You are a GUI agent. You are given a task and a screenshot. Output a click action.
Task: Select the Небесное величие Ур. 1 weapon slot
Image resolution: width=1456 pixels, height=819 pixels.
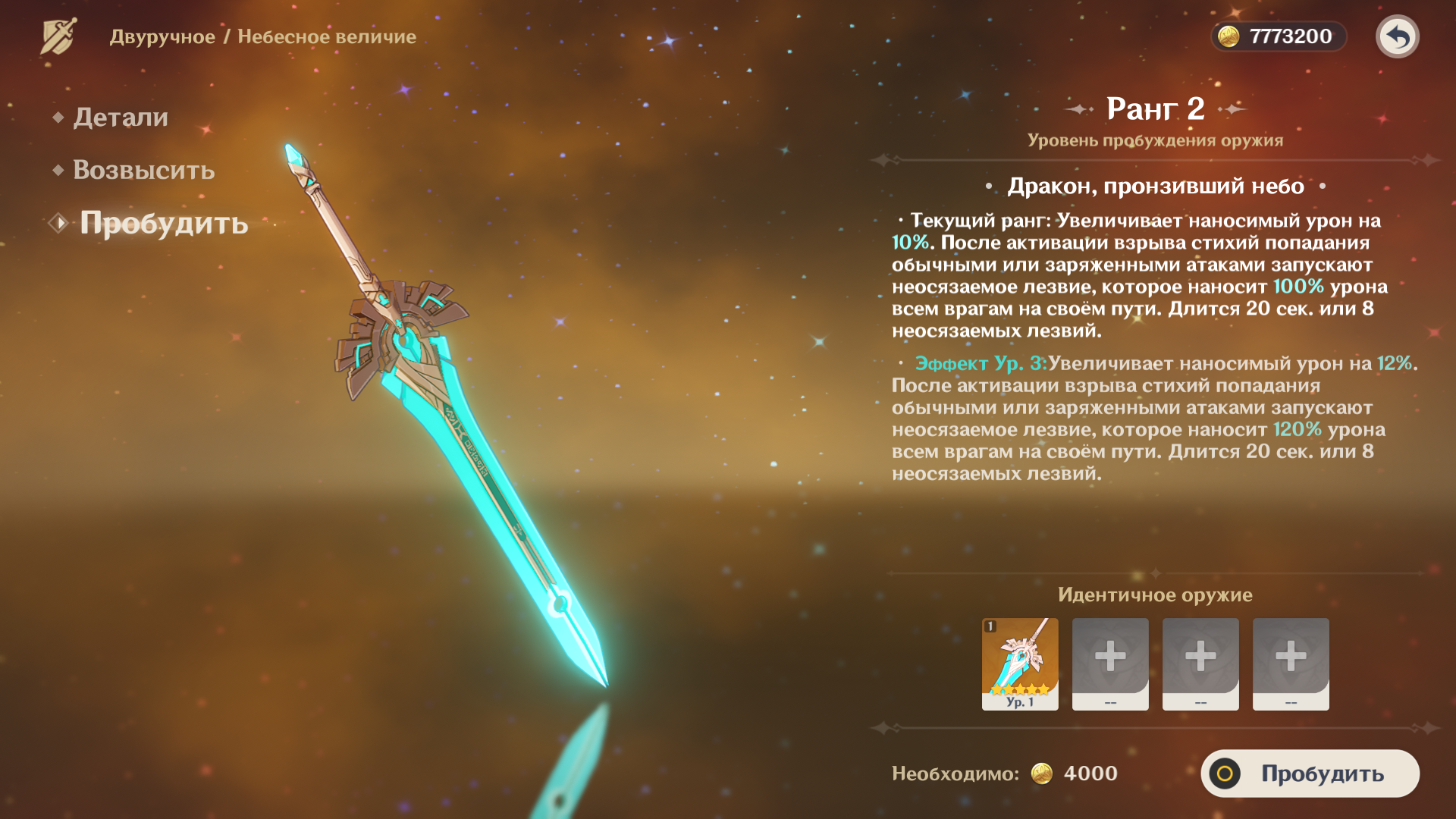(x=1020, y=664)
